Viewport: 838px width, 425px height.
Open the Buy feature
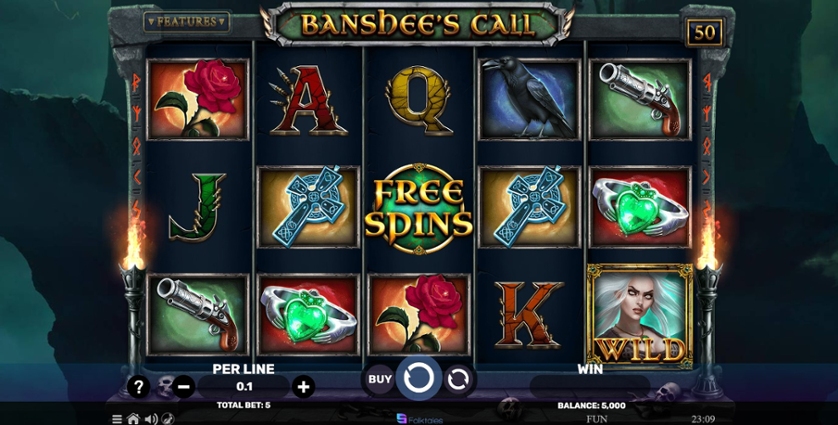[x=379, y=379]
